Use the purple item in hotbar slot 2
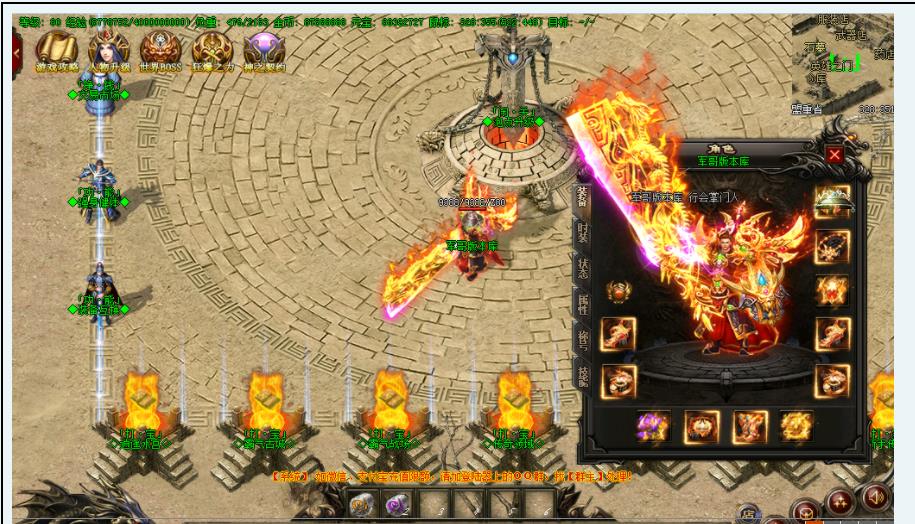The width and height of the screenshot is (915, 524). pos(398,506)
